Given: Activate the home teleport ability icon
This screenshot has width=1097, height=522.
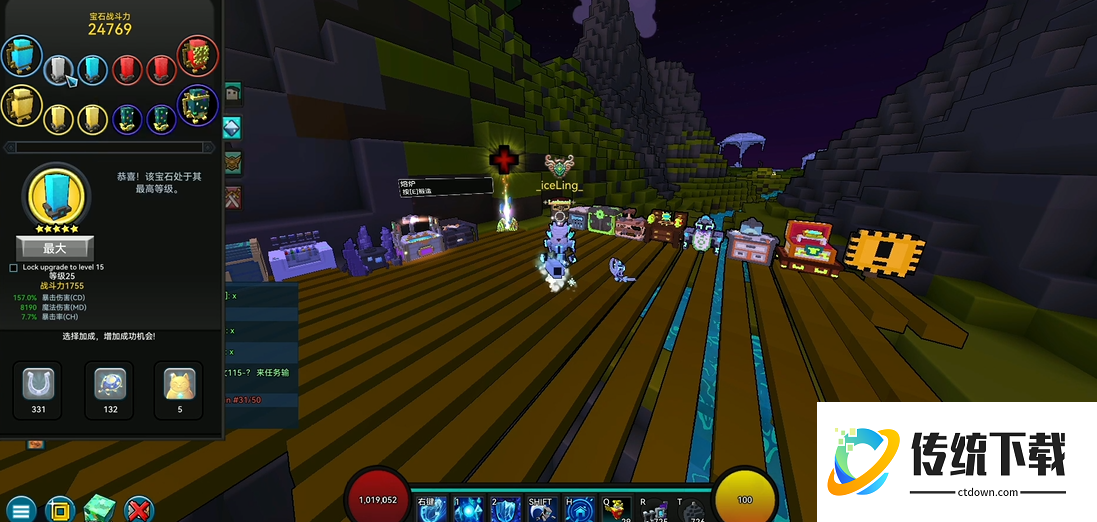Looking at the screenshot, I should [x=578, y=510].
